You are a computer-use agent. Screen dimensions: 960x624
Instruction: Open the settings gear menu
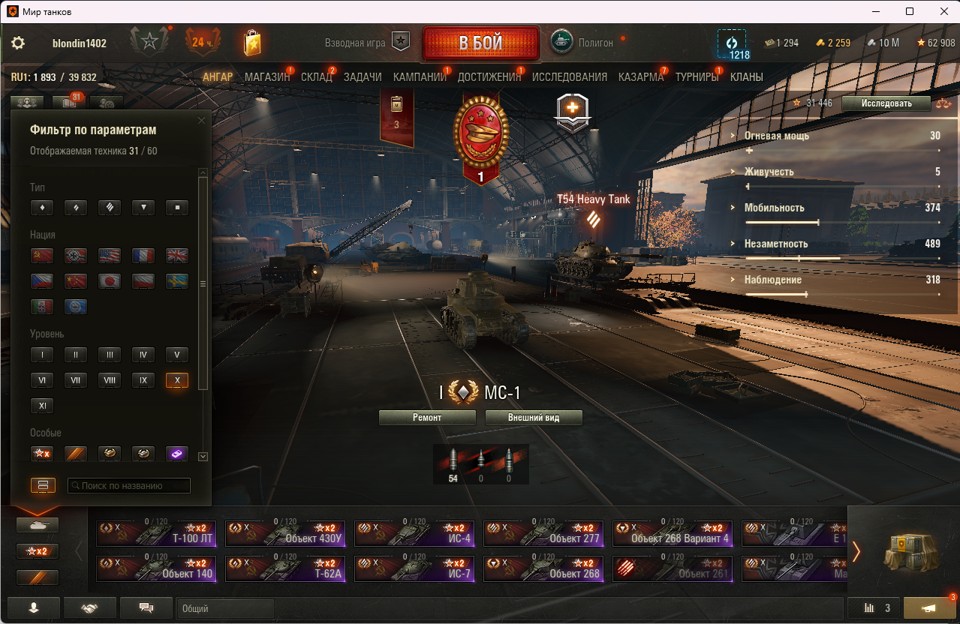coord(18,43)
